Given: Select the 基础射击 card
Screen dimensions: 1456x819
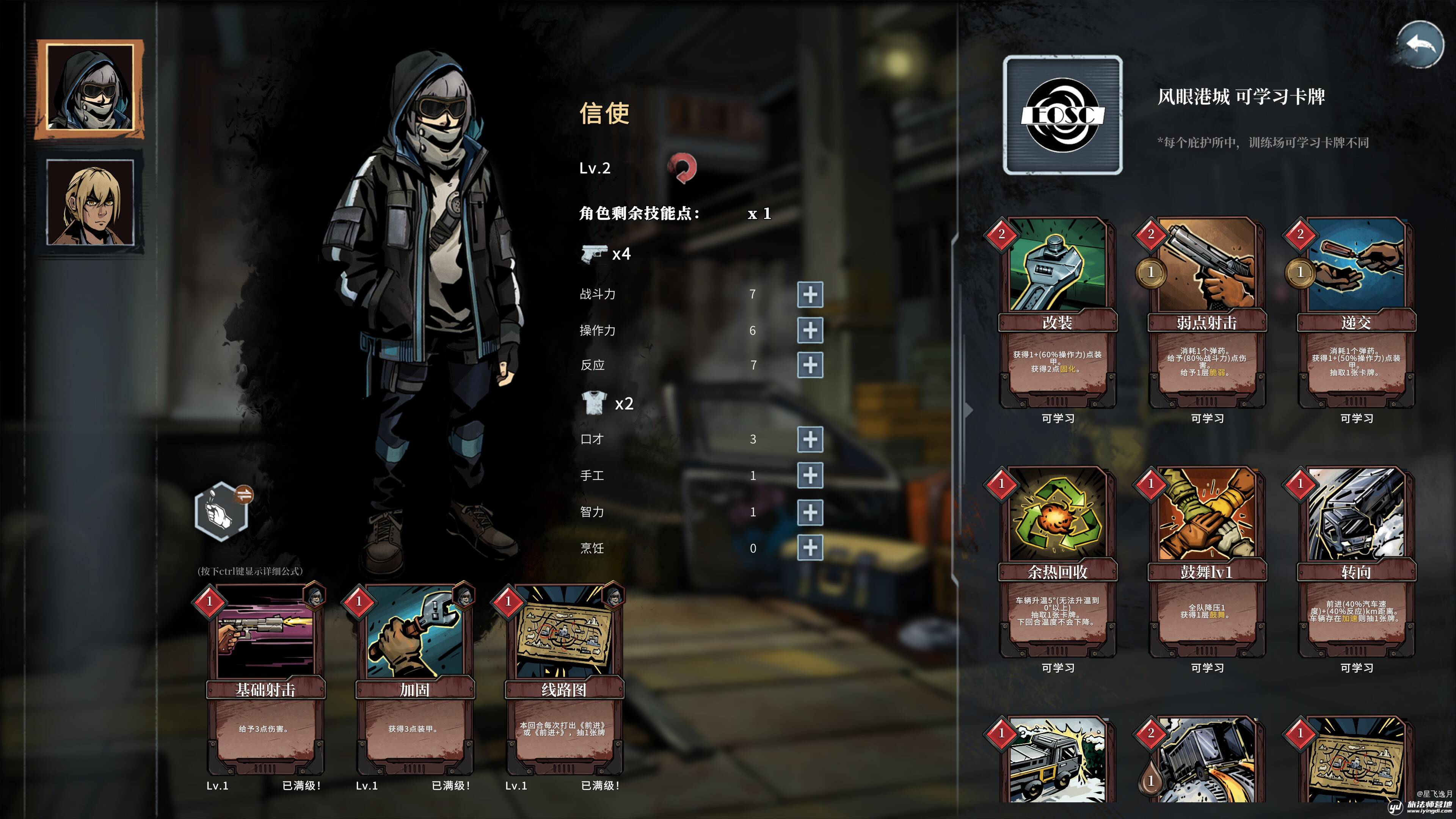Looking at the screenshot, I should 265,678.
